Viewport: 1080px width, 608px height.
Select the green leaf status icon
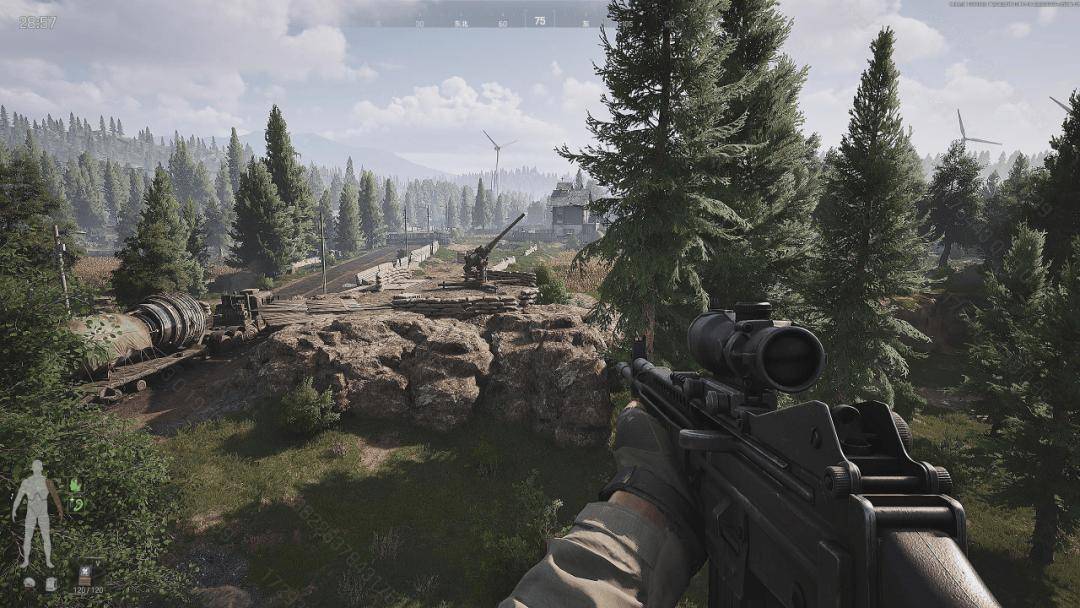pyautogui.click(x=74, y=486)
